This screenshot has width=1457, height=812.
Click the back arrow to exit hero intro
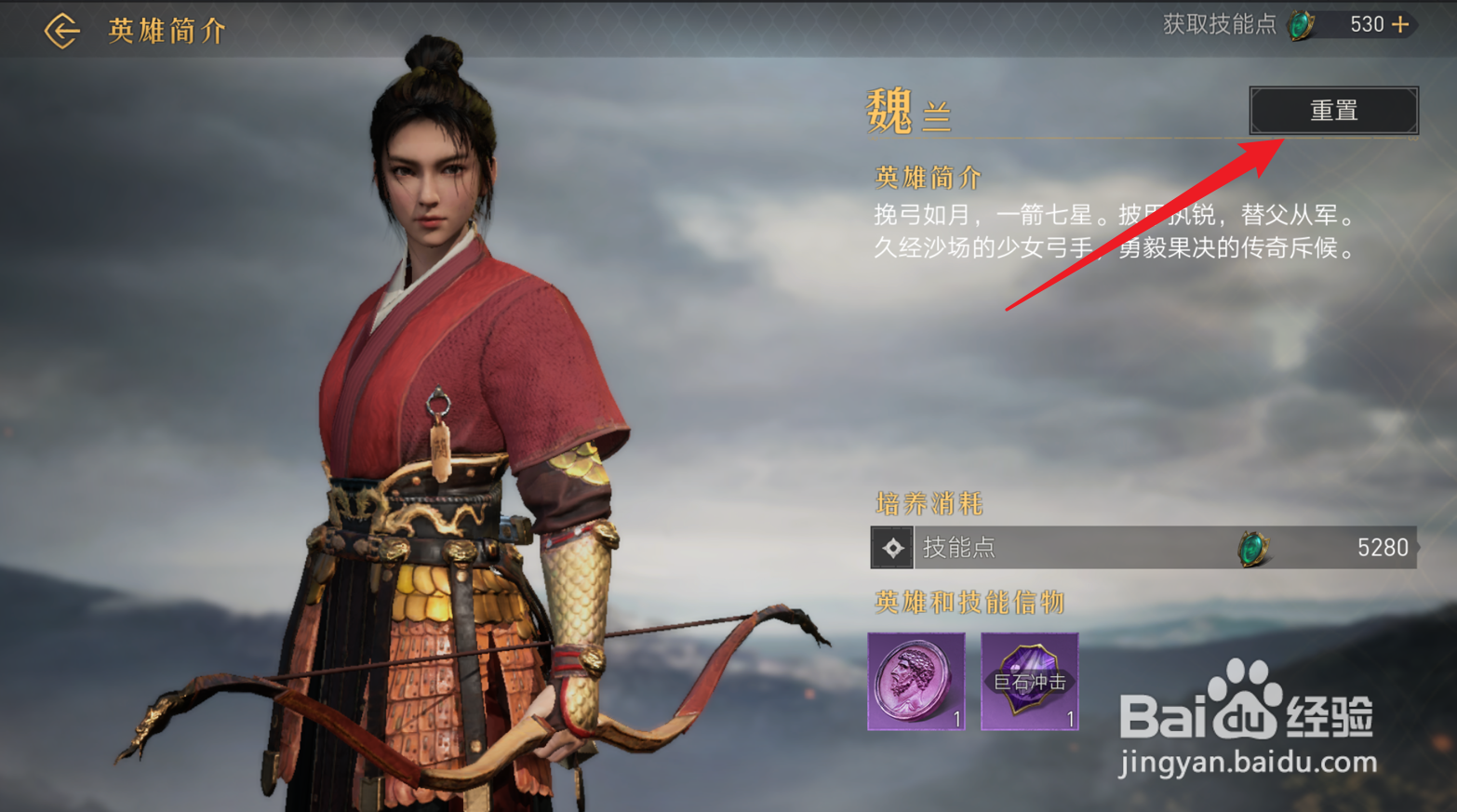point(60,29)
